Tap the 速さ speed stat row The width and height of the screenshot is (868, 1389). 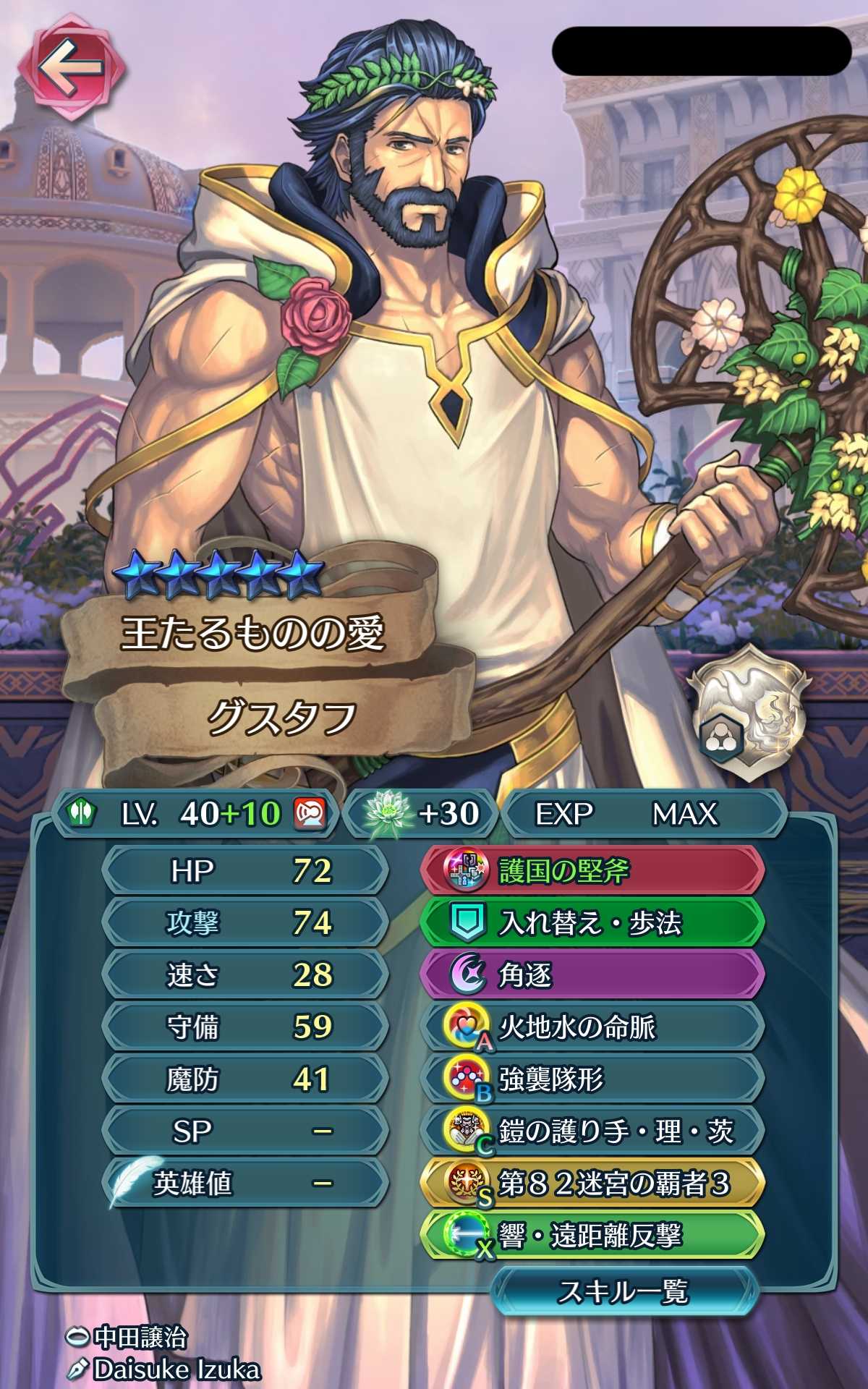click(246, 975)
